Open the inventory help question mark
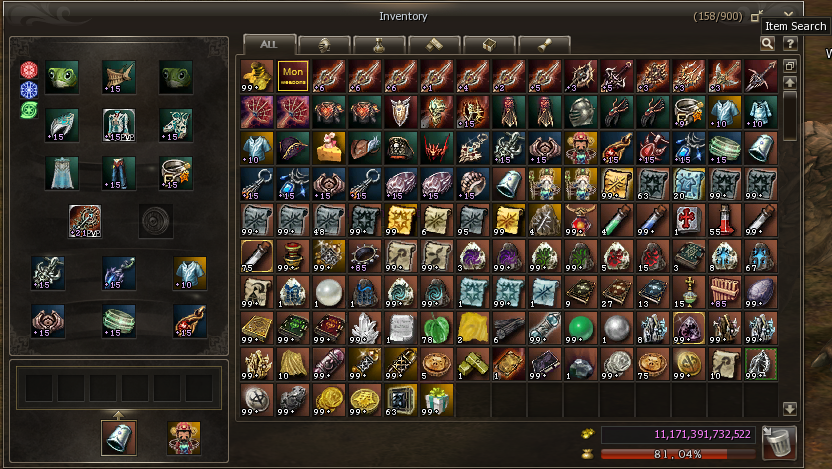832x469 pixels. (x=790, y=44)
